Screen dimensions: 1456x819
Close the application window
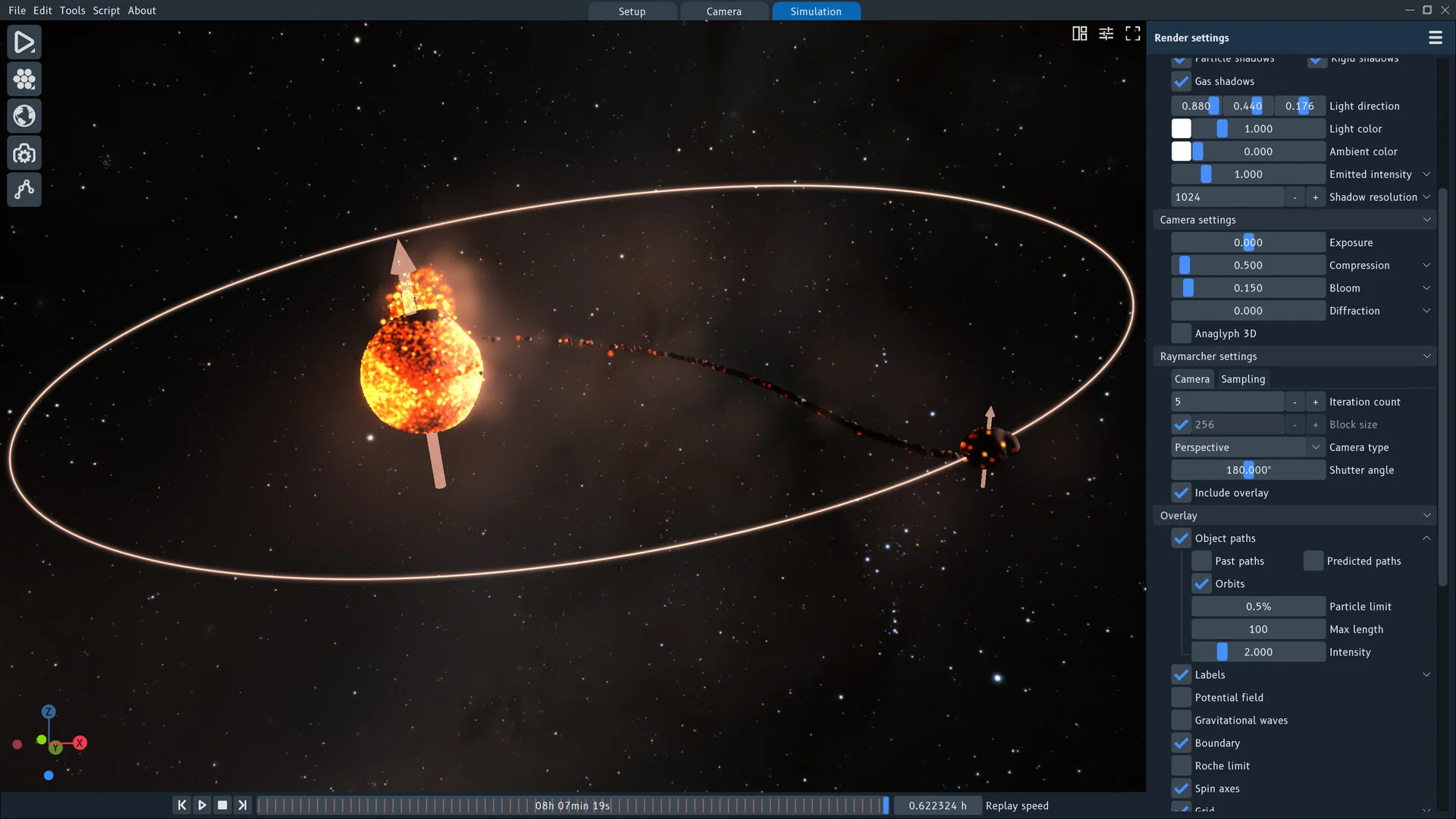[x=1445, y=10]
